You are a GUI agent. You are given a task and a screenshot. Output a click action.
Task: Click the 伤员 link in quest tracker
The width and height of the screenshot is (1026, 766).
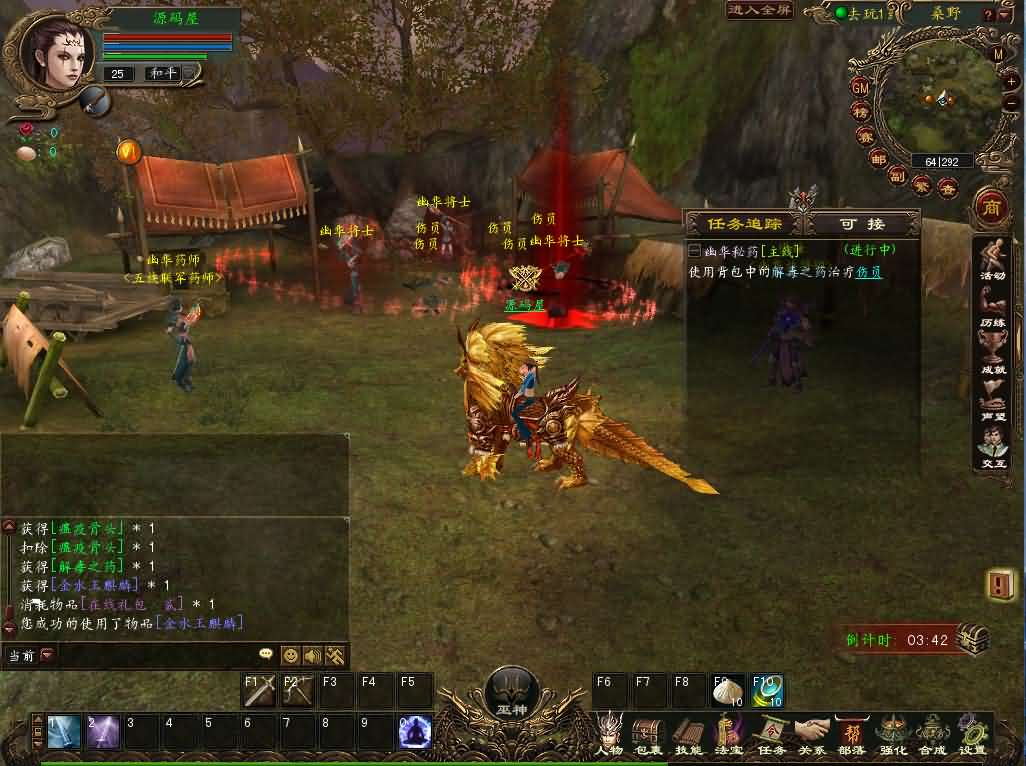coord(868,271)
